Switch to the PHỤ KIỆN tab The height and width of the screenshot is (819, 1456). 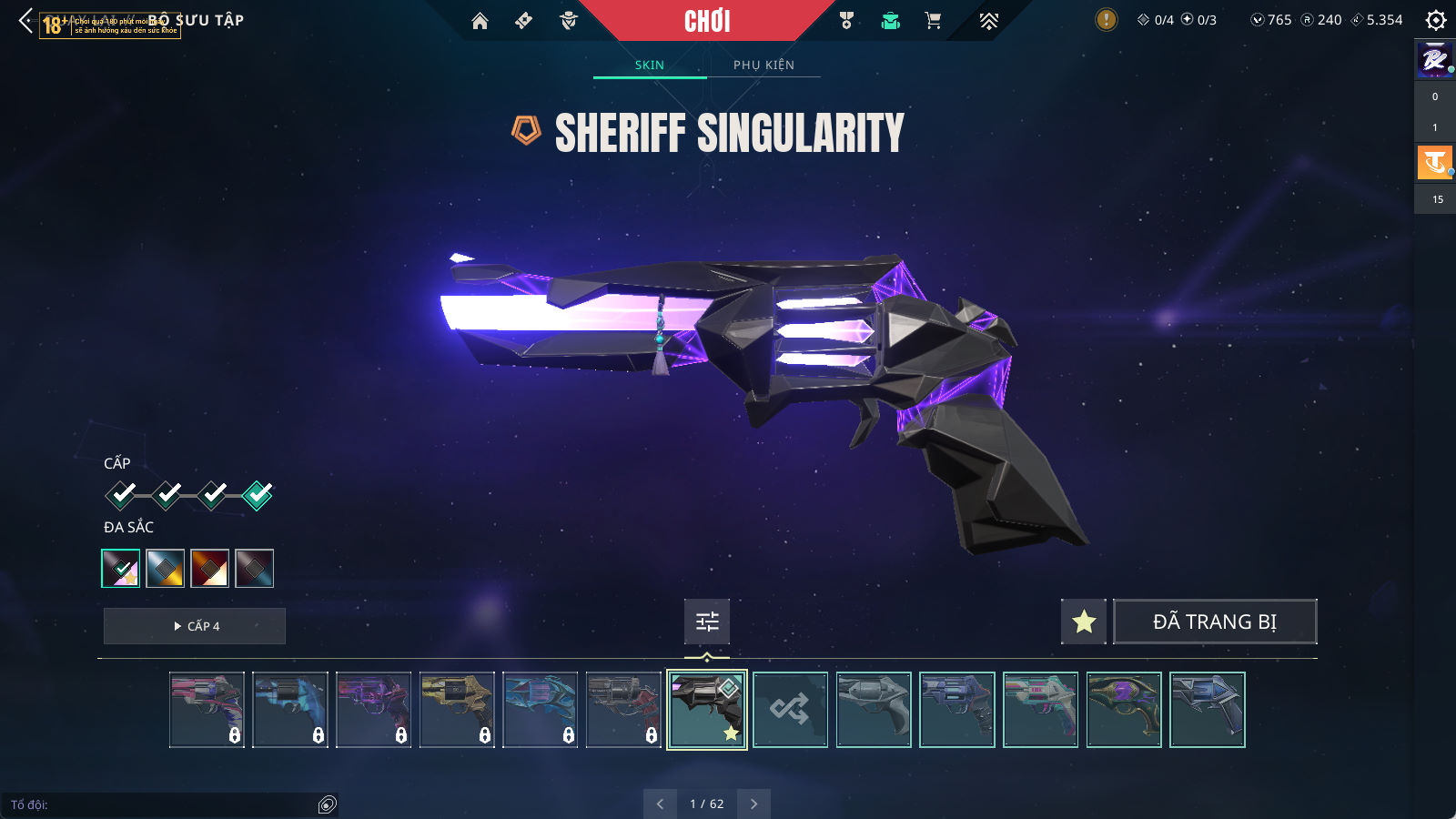[763, 65]
